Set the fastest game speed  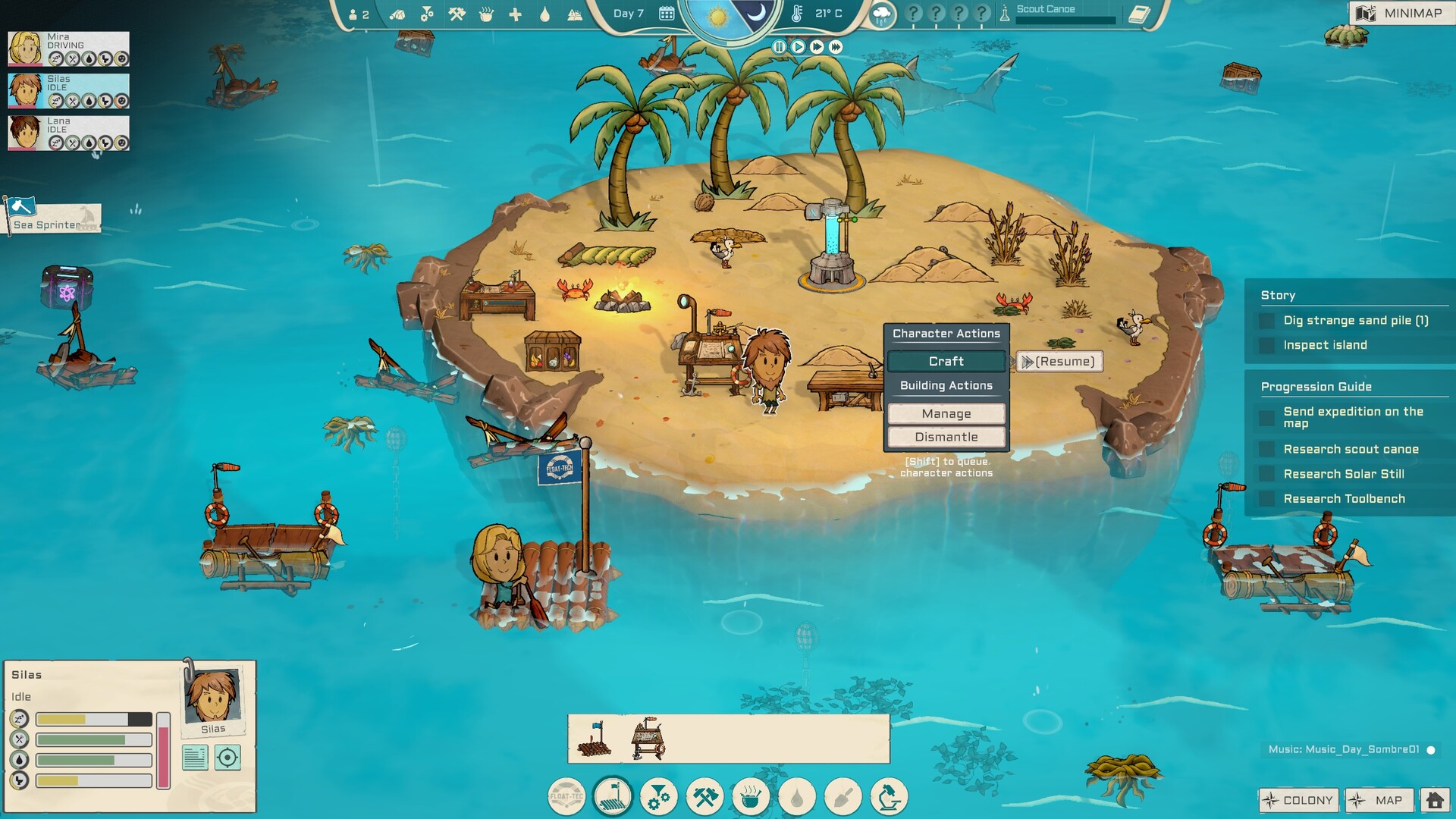pyautogui.click(x=836, y=47)
